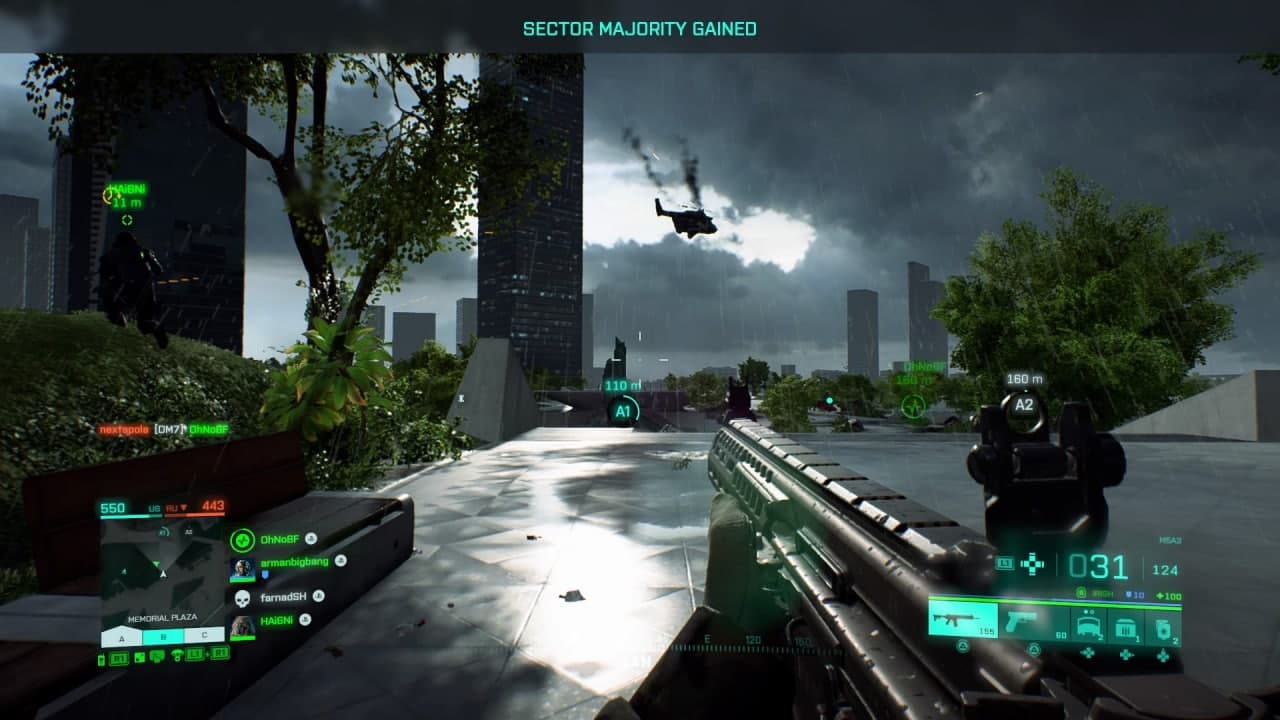Select highlighted sector B on the objective bar
Screen dimensions: 1280x720
163,636
